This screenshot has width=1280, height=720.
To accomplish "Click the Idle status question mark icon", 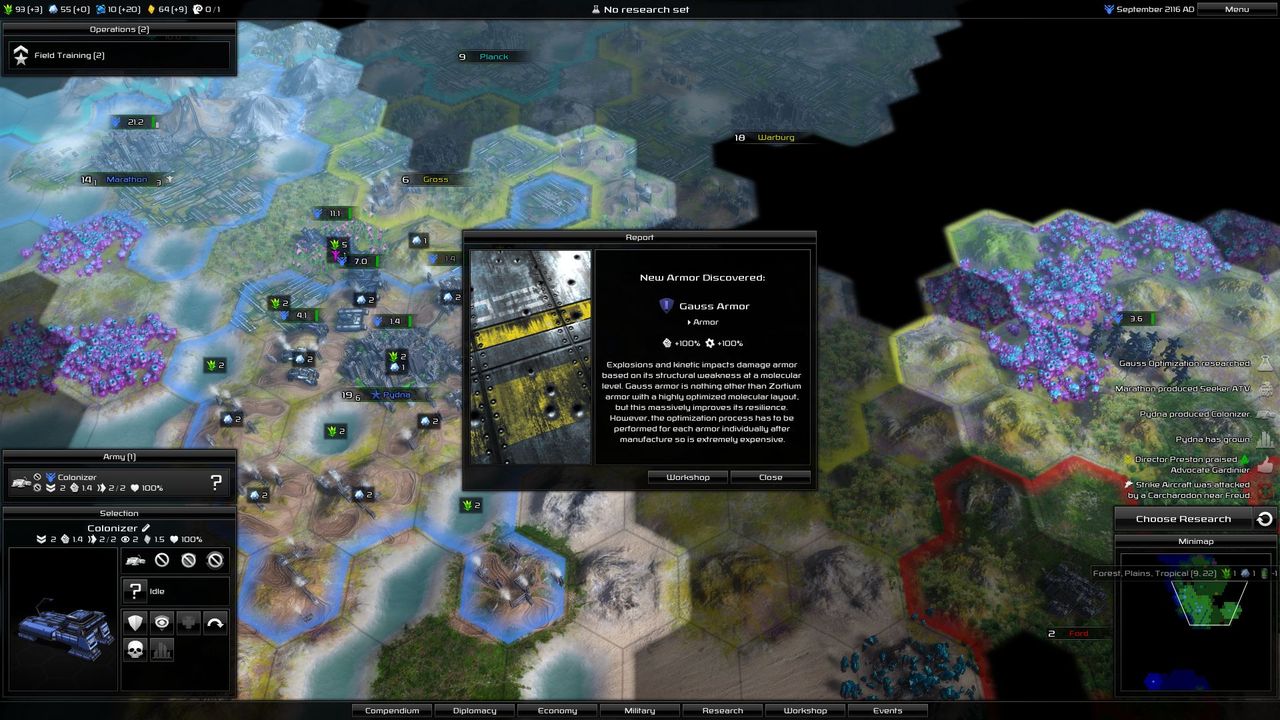I will click(135, 590).
